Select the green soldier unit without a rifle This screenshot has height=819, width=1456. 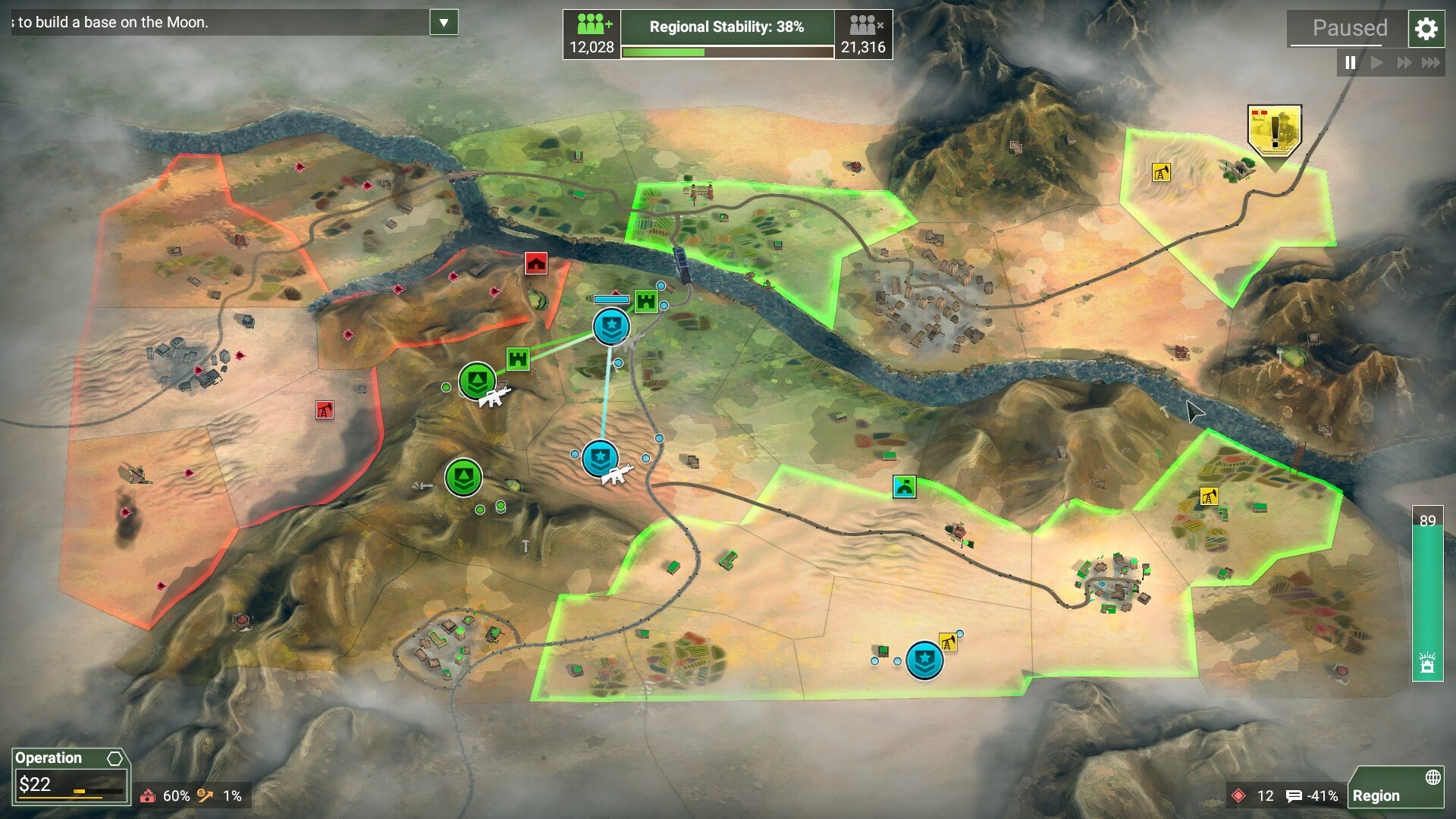tap(463, 477)
